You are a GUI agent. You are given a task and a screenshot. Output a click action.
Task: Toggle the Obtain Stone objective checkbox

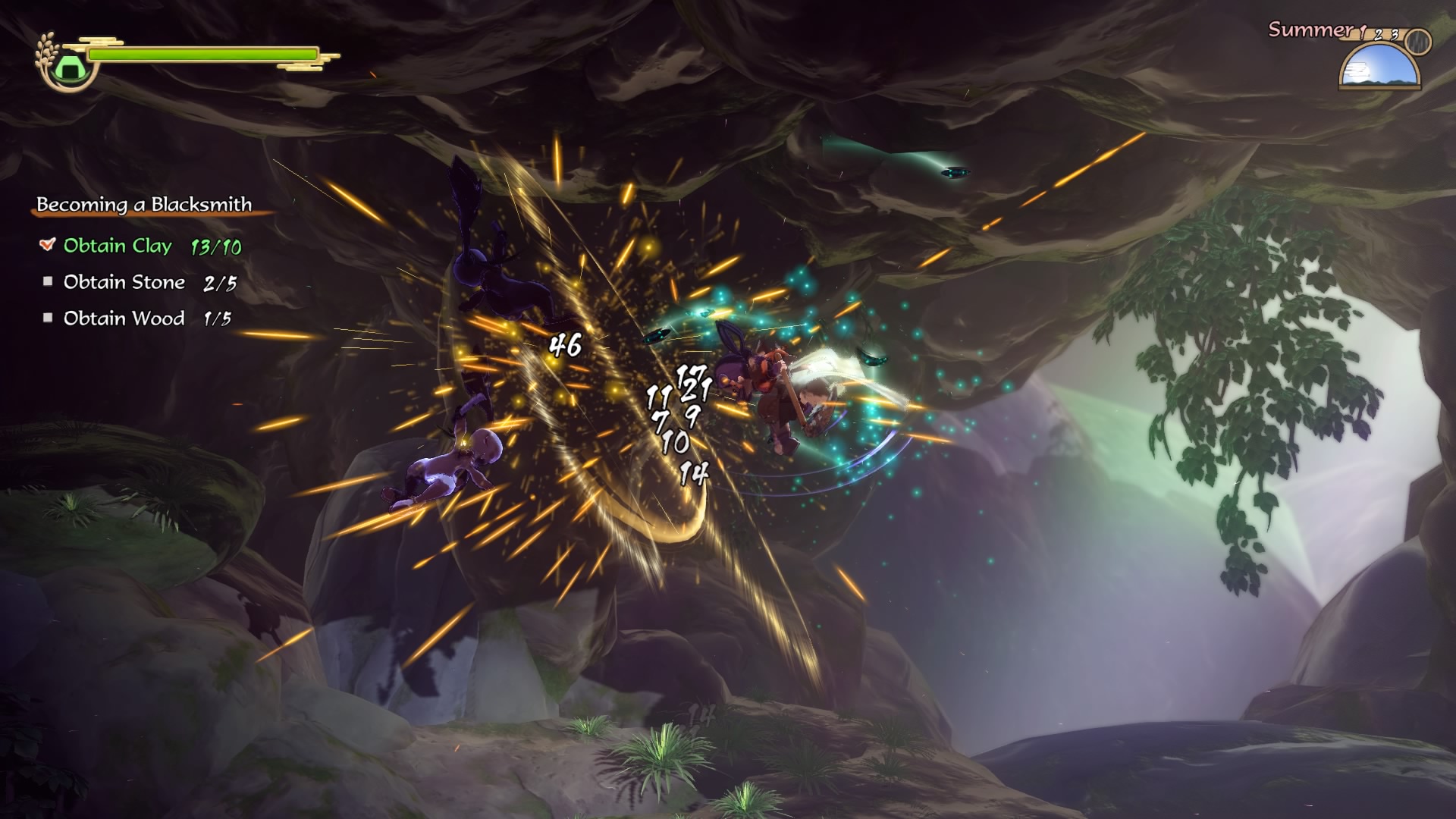[49, 281]
